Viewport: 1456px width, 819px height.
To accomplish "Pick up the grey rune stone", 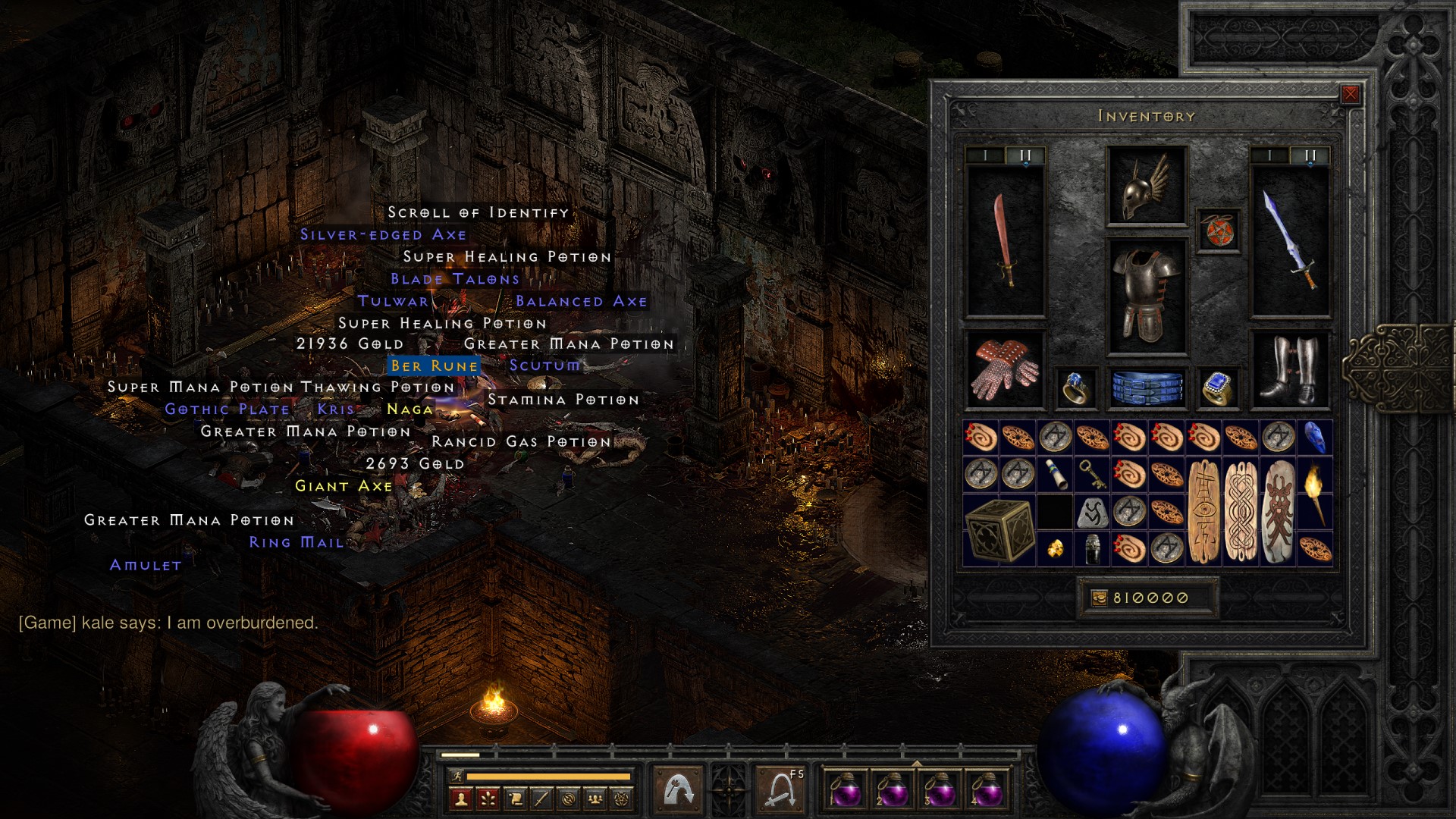I will [x=1092, y=513].
